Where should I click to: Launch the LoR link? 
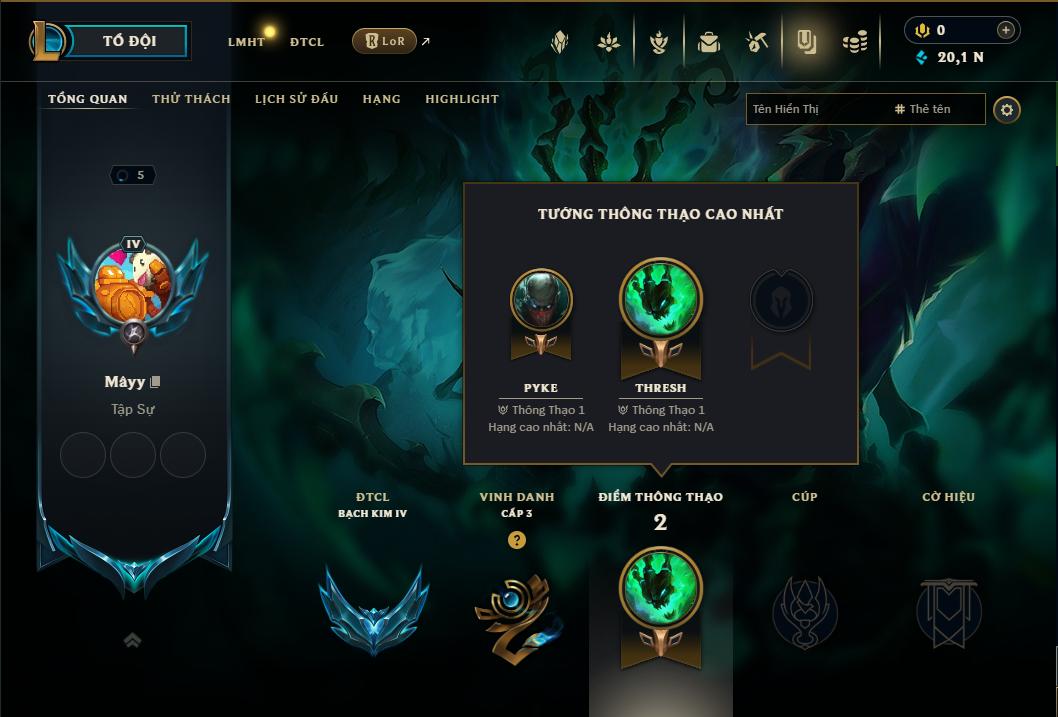[384, 41]
